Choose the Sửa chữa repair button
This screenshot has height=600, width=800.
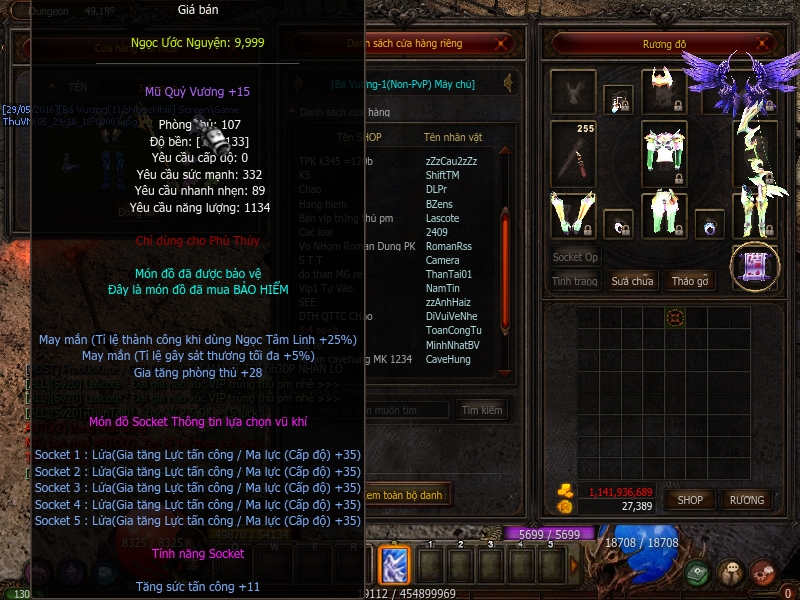(x=632, y=281)
